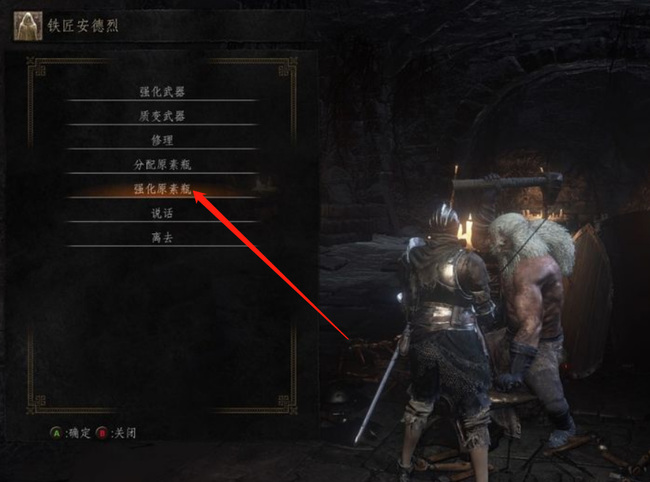The height and width of the screenshot is (482, 650).
Task: Click the highlighted 强化原素瓶 entry
Action: pyautogui.click(x=161, y=187)
